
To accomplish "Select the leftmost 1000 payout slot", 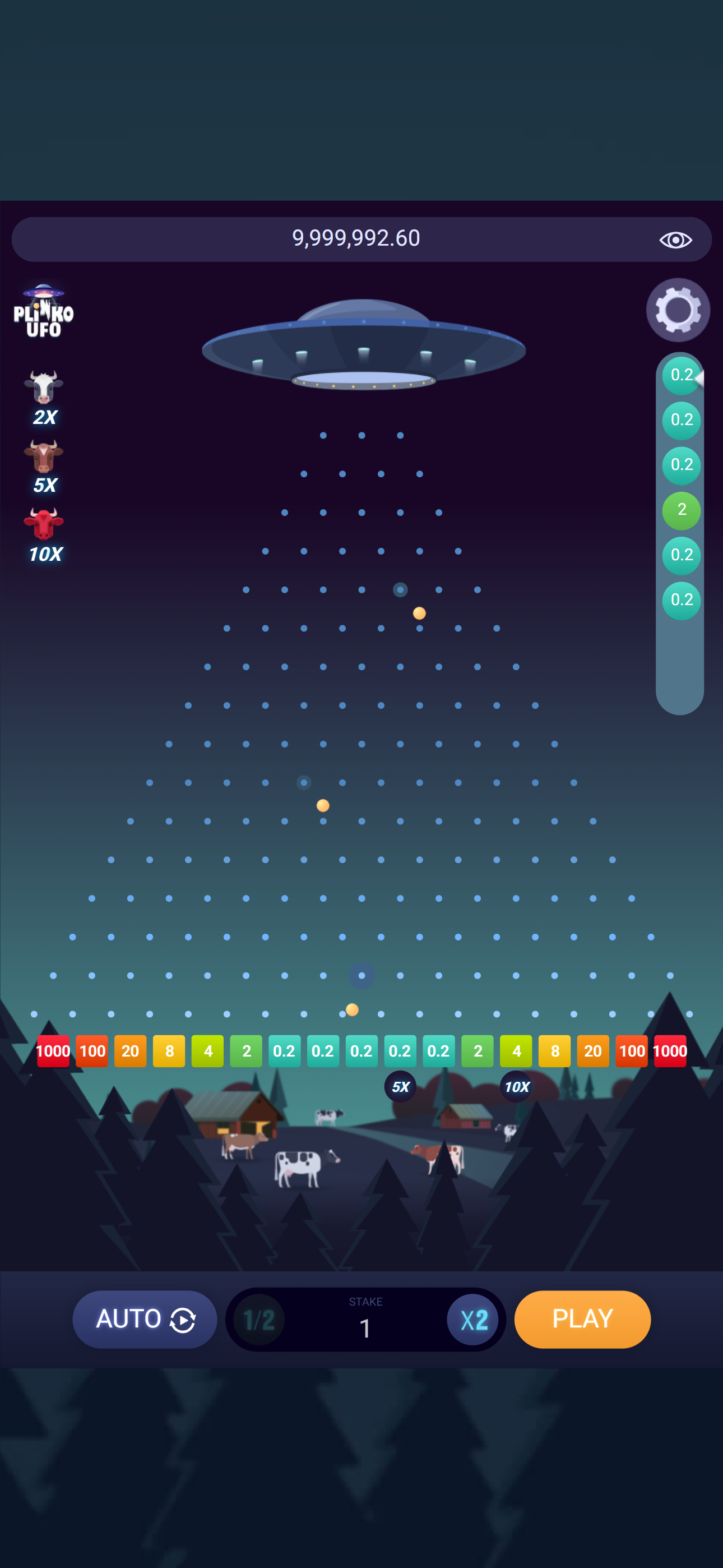I will [x=53, y=1050].
